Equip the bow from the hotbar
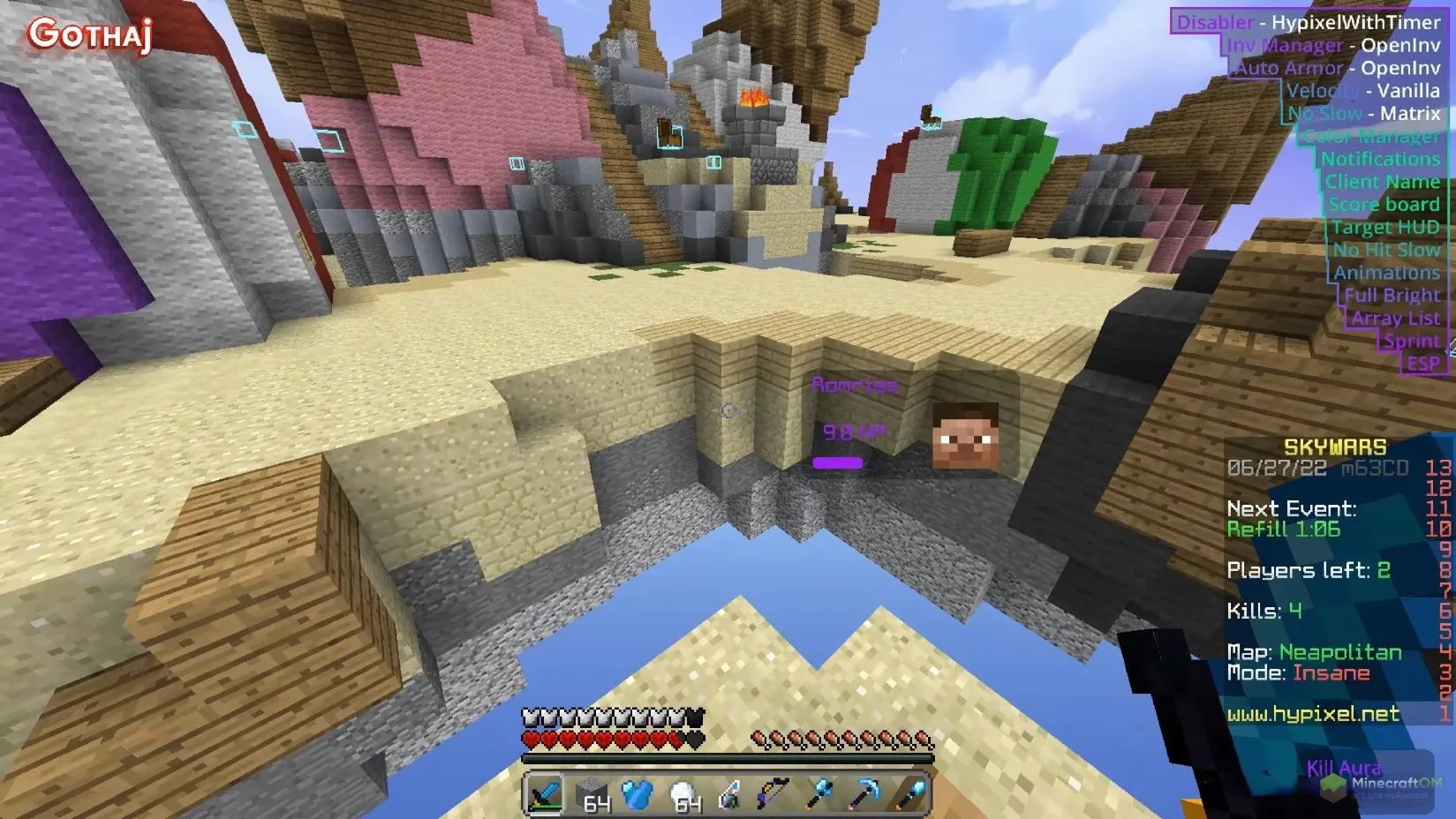 [x=773, y=794]
